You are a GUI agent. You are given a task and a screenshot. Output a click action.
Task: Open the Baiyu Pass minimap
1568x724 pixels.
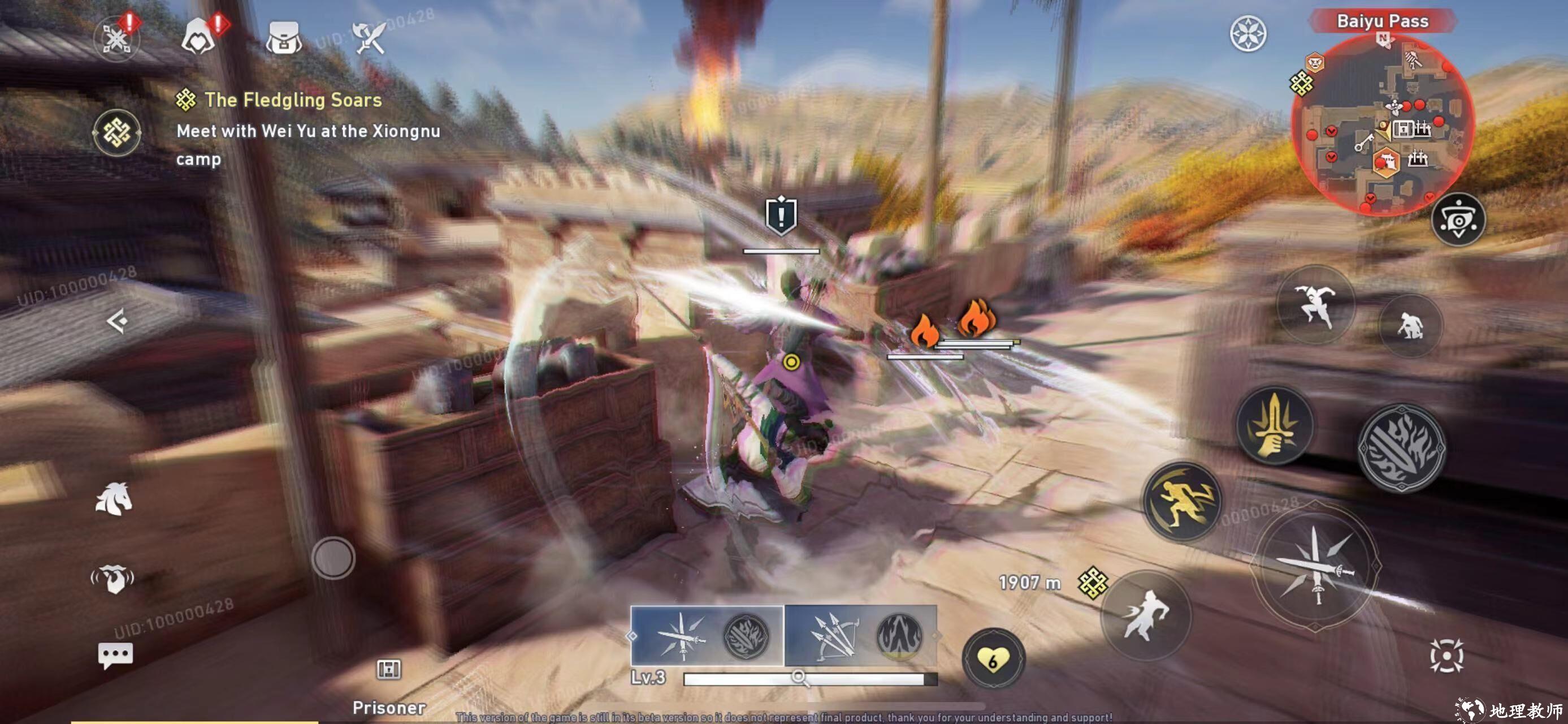[x=1383, y=125]
